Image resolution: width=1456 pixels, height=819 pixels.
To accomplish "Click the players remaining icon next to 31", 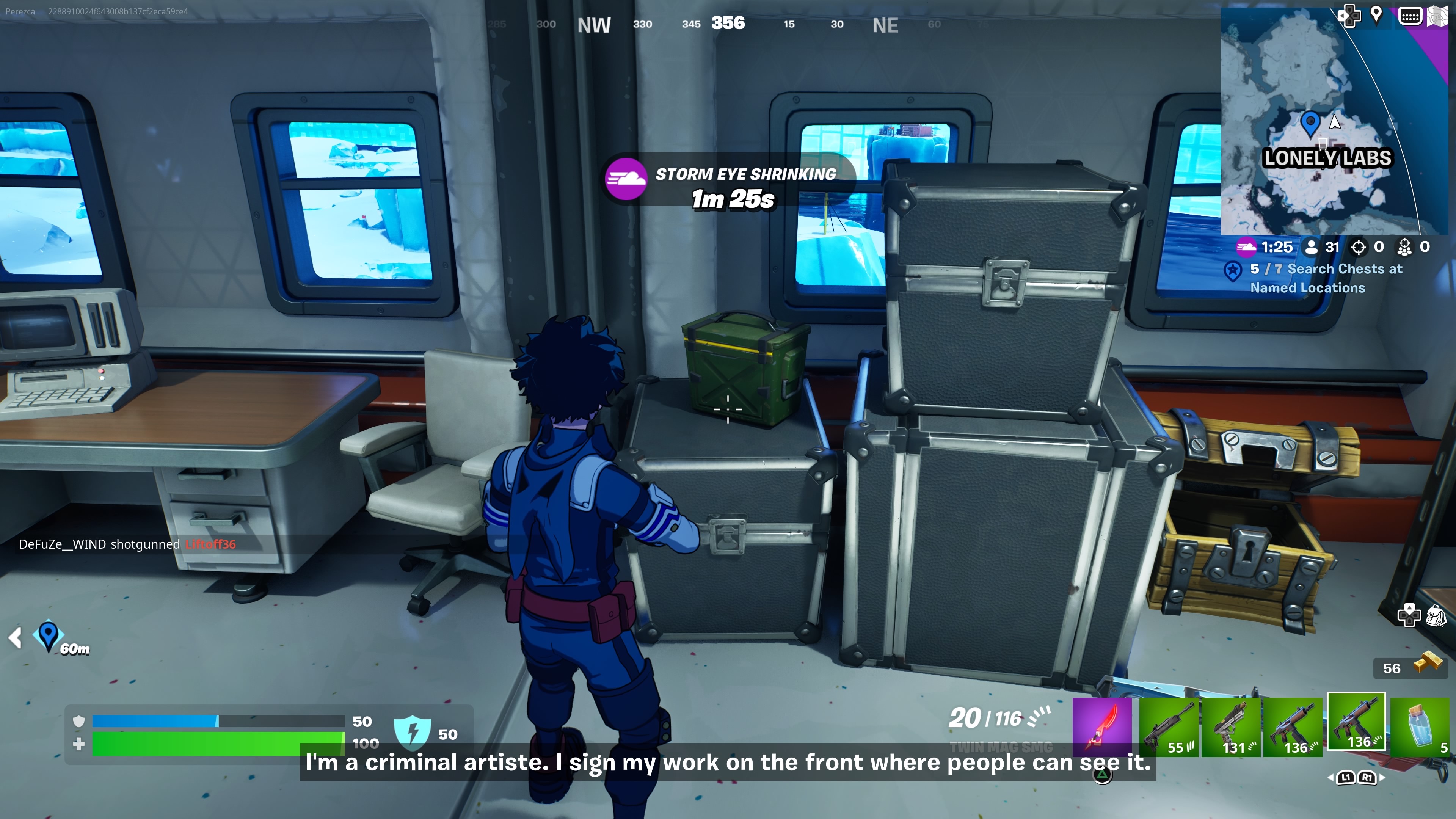I will [1312, 247].
